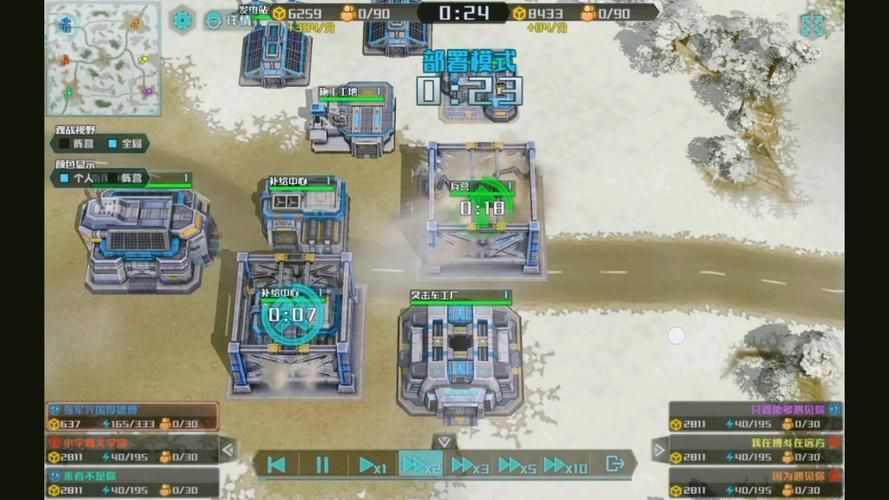This screenshot has width=889, height=500.
Task: Collapse the left player list panel
Action: pos(227,450)
